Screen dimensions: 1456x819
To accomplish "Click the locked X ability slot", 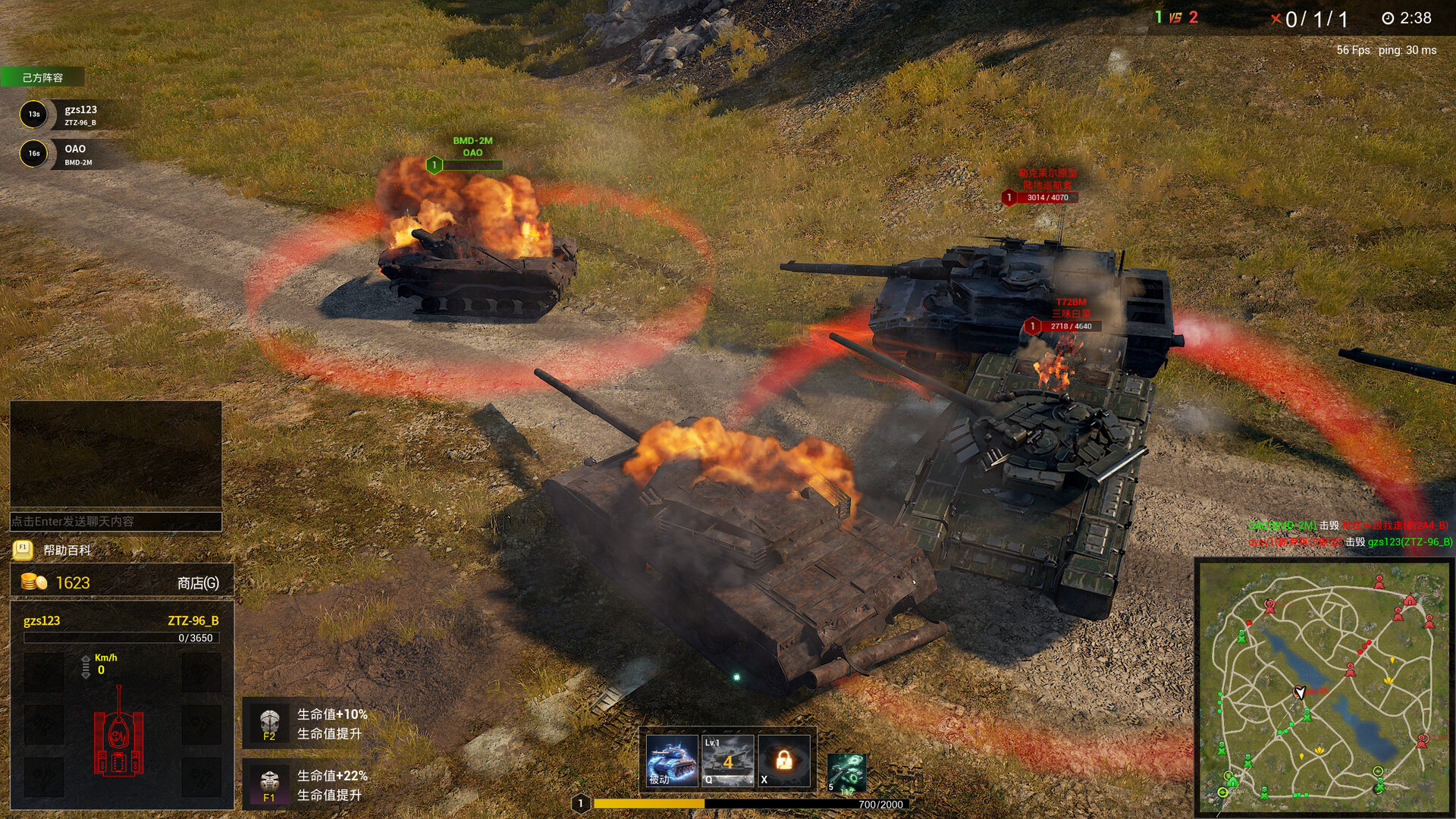I will [x=784, y=760].
